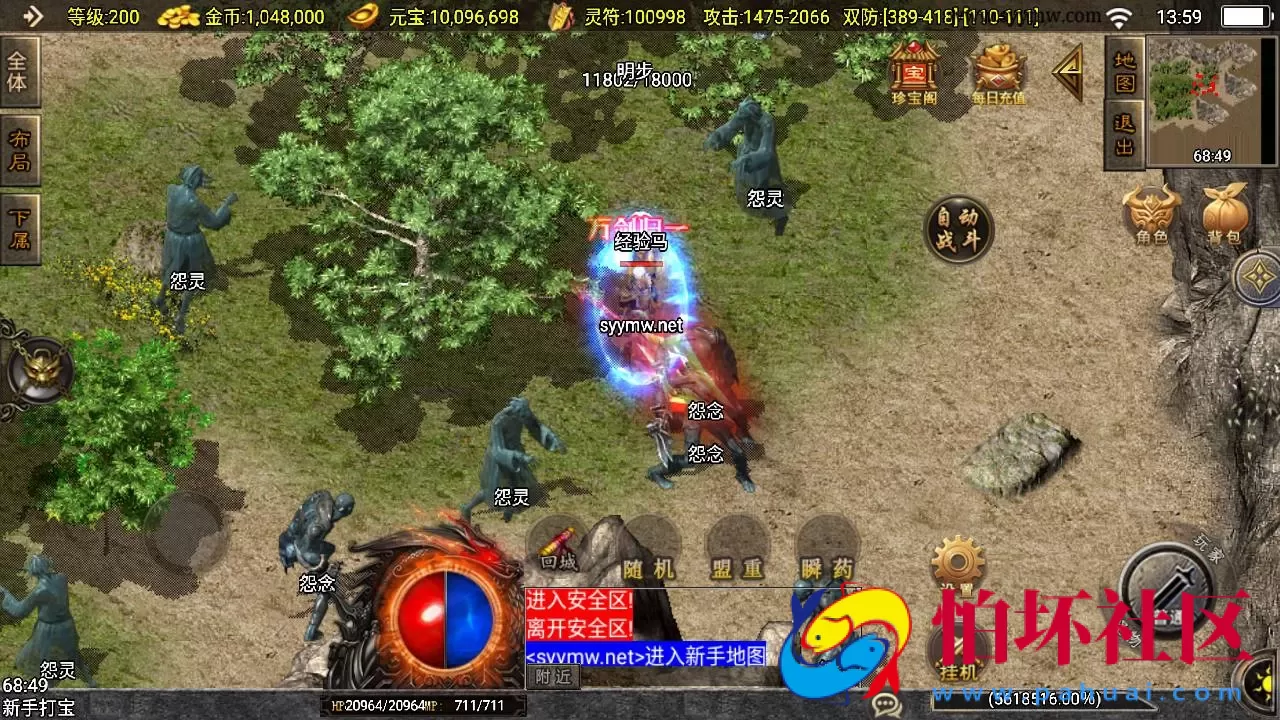Image resolution: width=1280 pixels, height=720 pixels.
Task: Open the 地图 map panel
Action: tap(1124, 72)
